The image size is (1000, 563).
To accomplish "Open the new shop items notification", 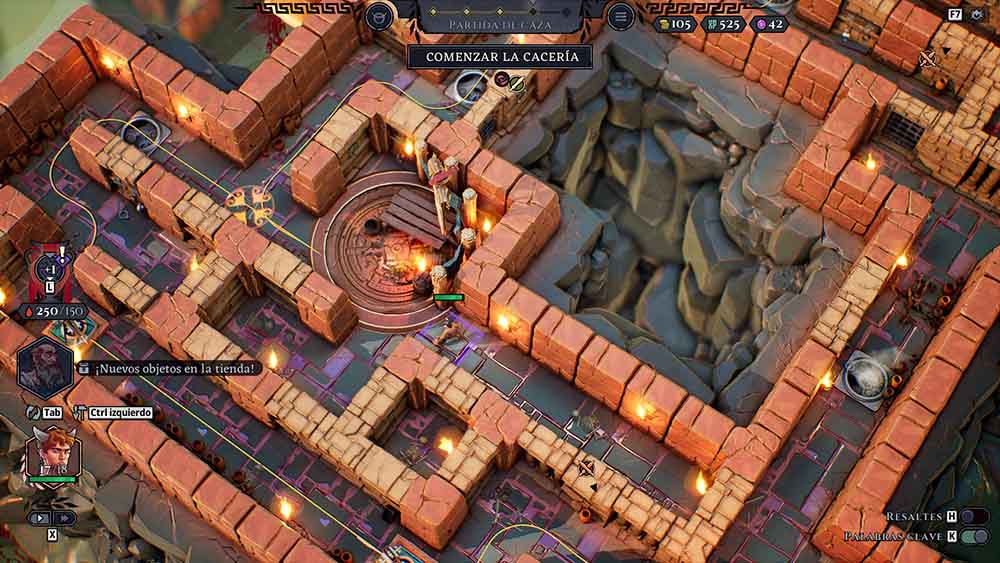I will [x=170, y=368].
